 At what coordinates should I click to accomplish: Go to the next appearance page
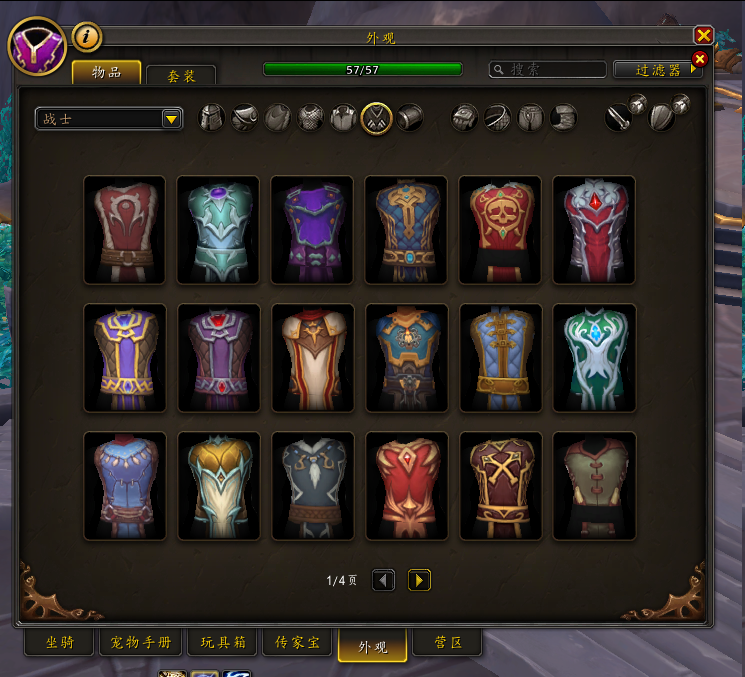(x=419, y=580)
